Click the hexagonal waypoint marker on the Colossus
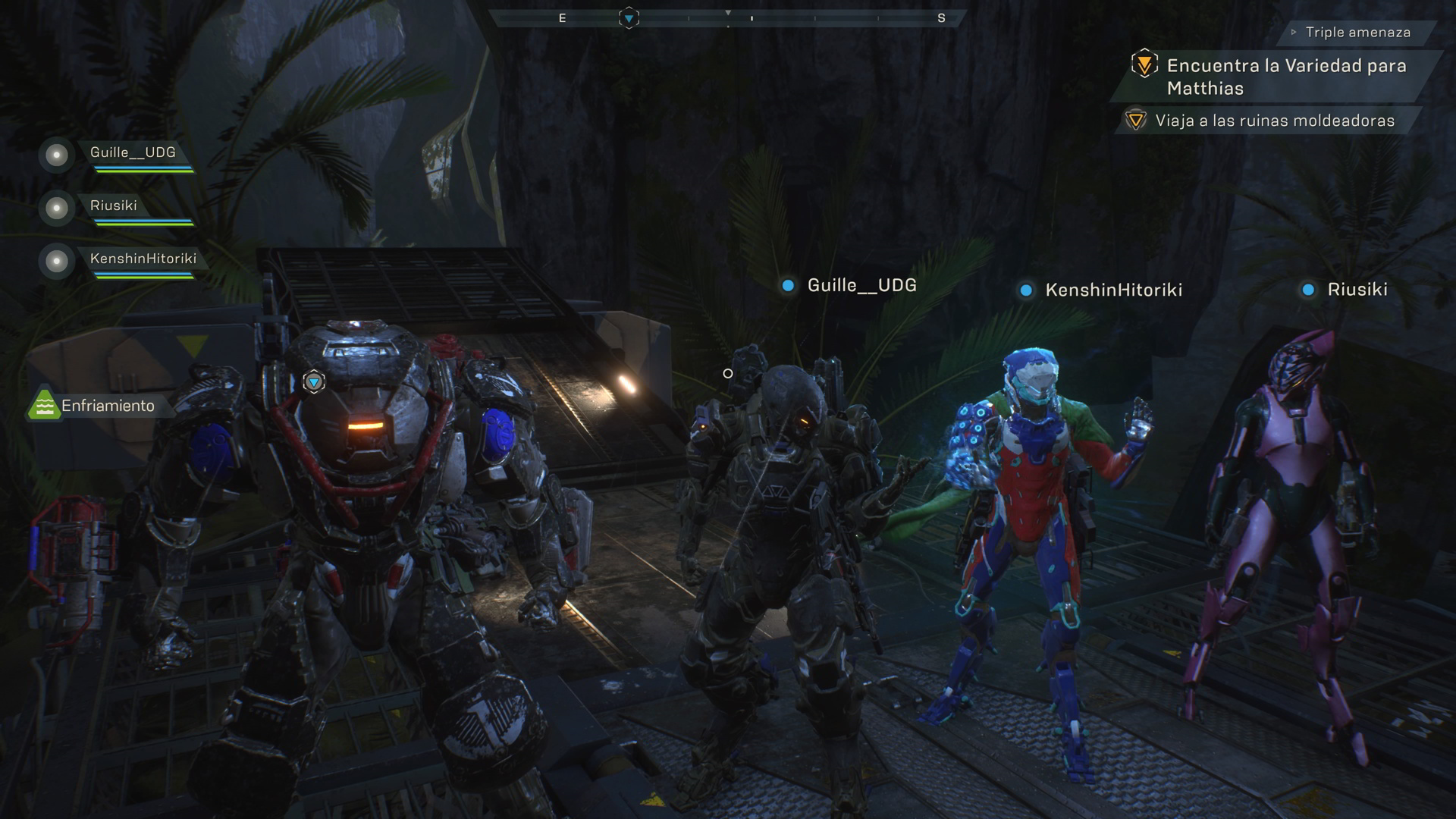1456x819 pixels. point(314,381)
